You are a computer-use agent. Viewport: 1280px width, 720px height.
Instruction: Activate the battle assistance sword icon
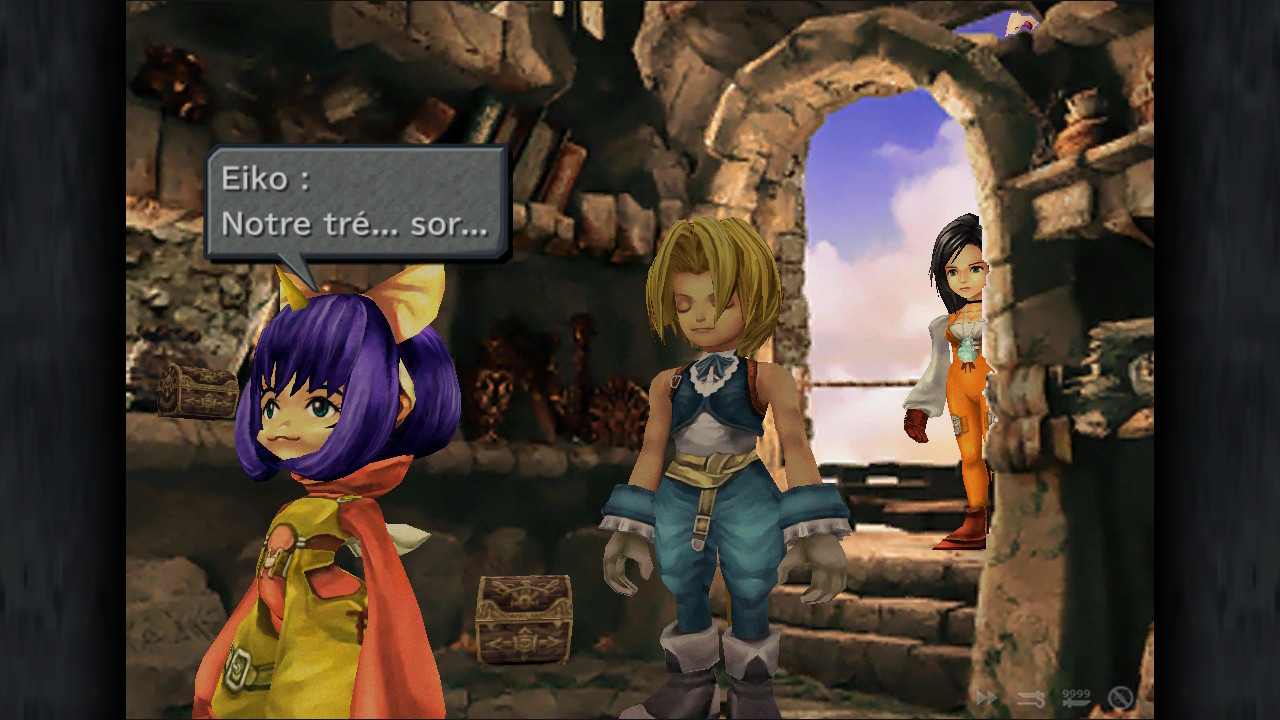pos(1031,697)
